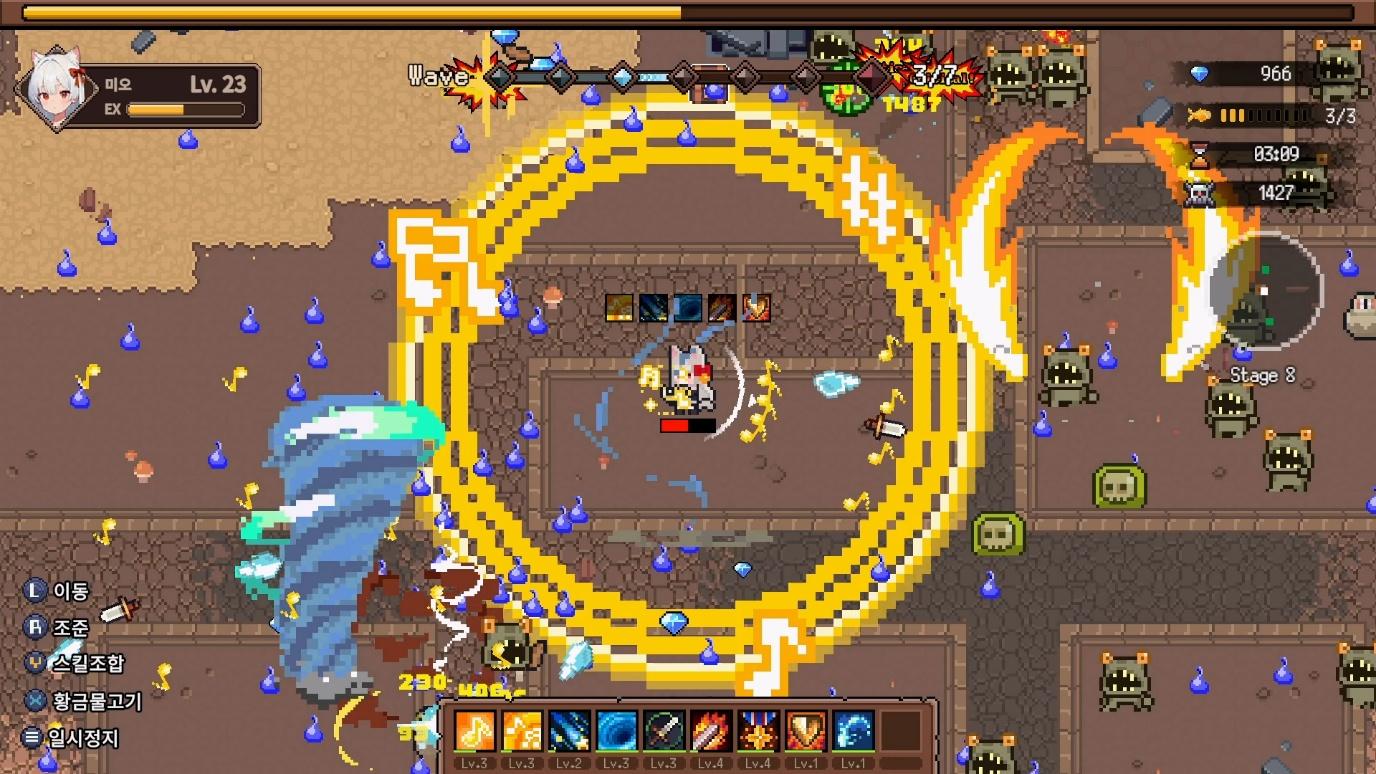Activate the flaming sword skill
This screenshot has width=1376, height=774.
(711, 731)
